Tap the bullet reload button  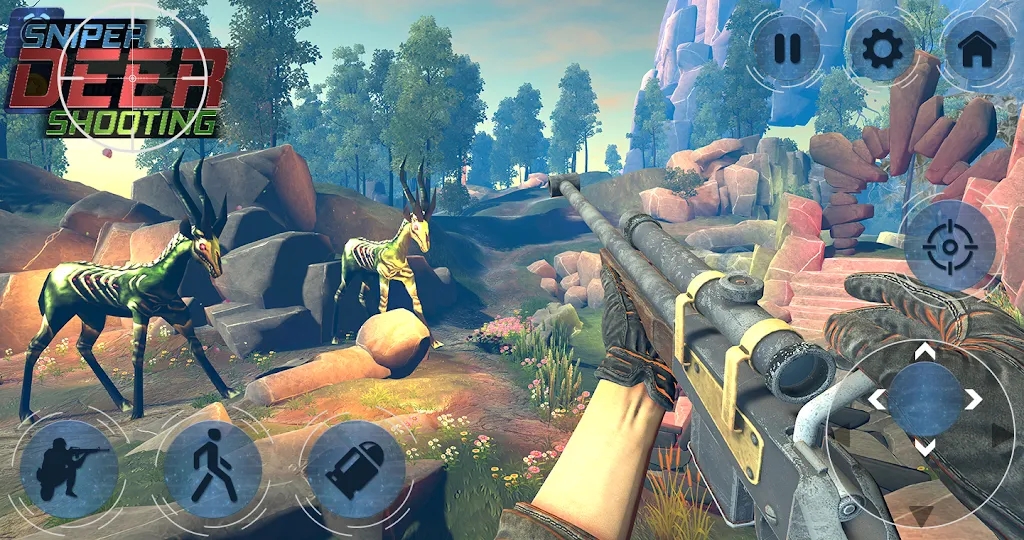click(x=354, y=468)
